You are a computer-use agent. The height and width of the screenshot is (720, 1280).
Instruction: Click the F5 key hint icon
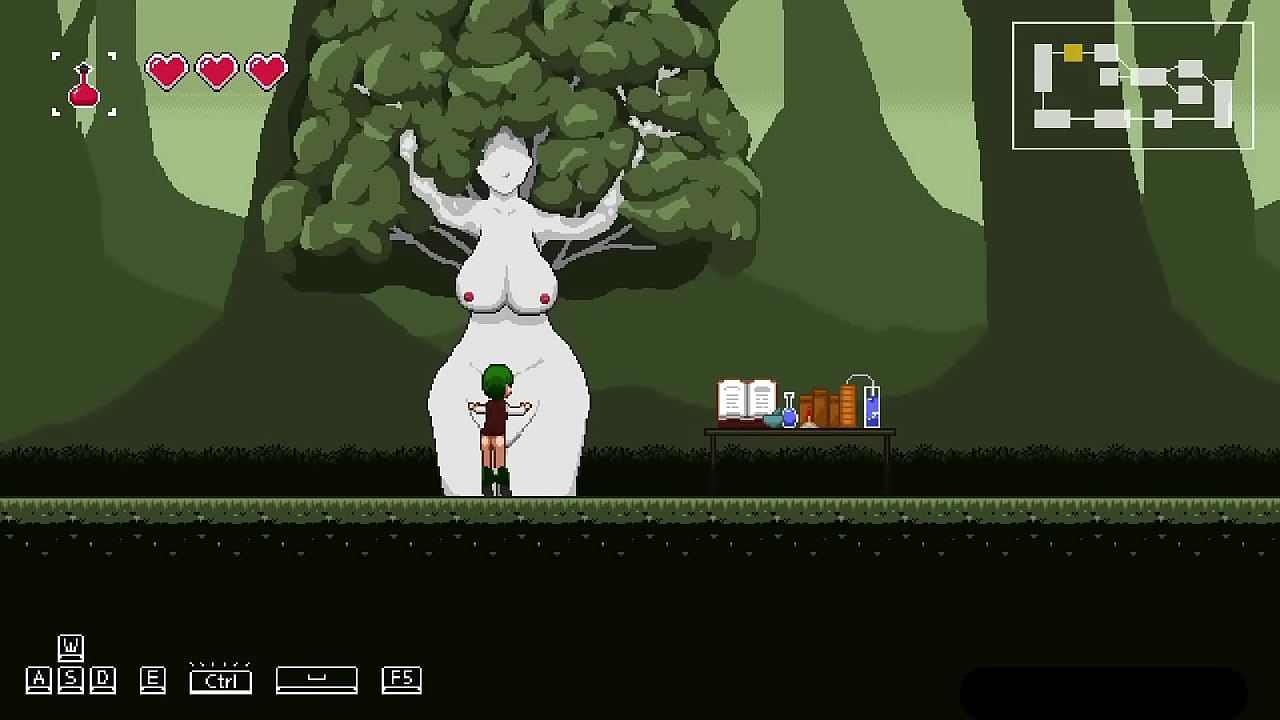401,679
